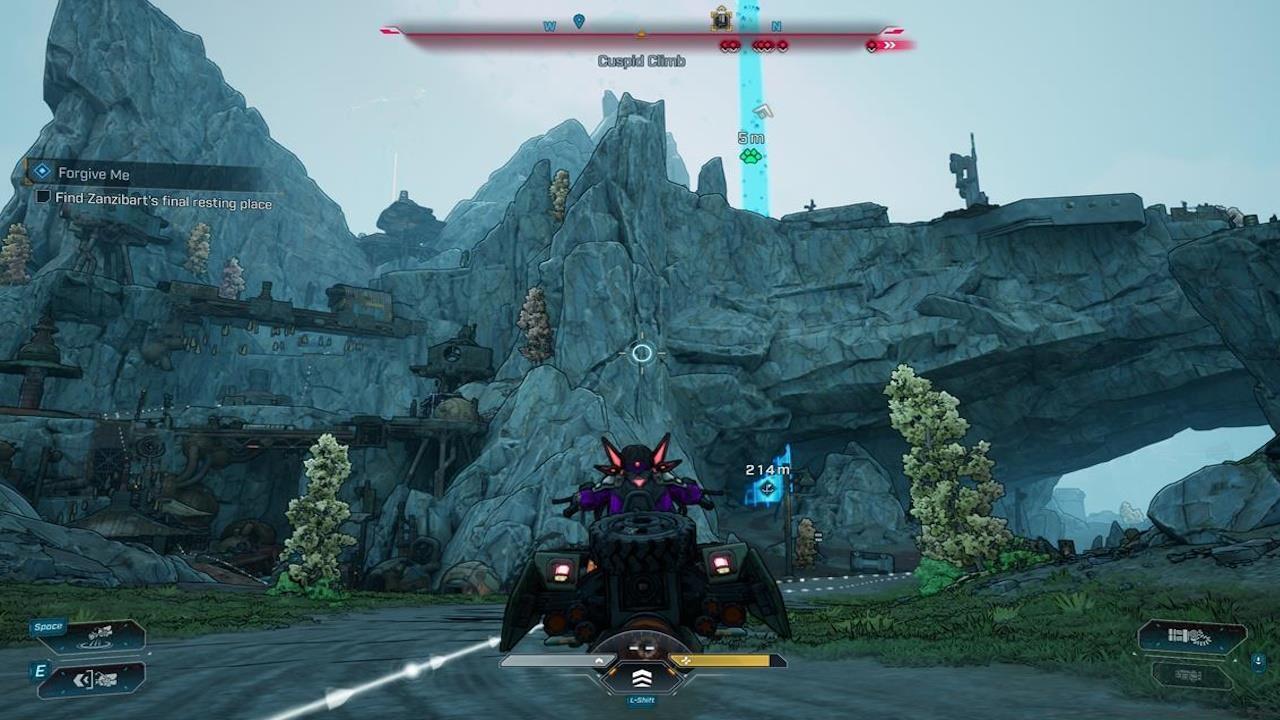
Task: Click the vehicle boost chevron emblem
Action: coord(641,676)
